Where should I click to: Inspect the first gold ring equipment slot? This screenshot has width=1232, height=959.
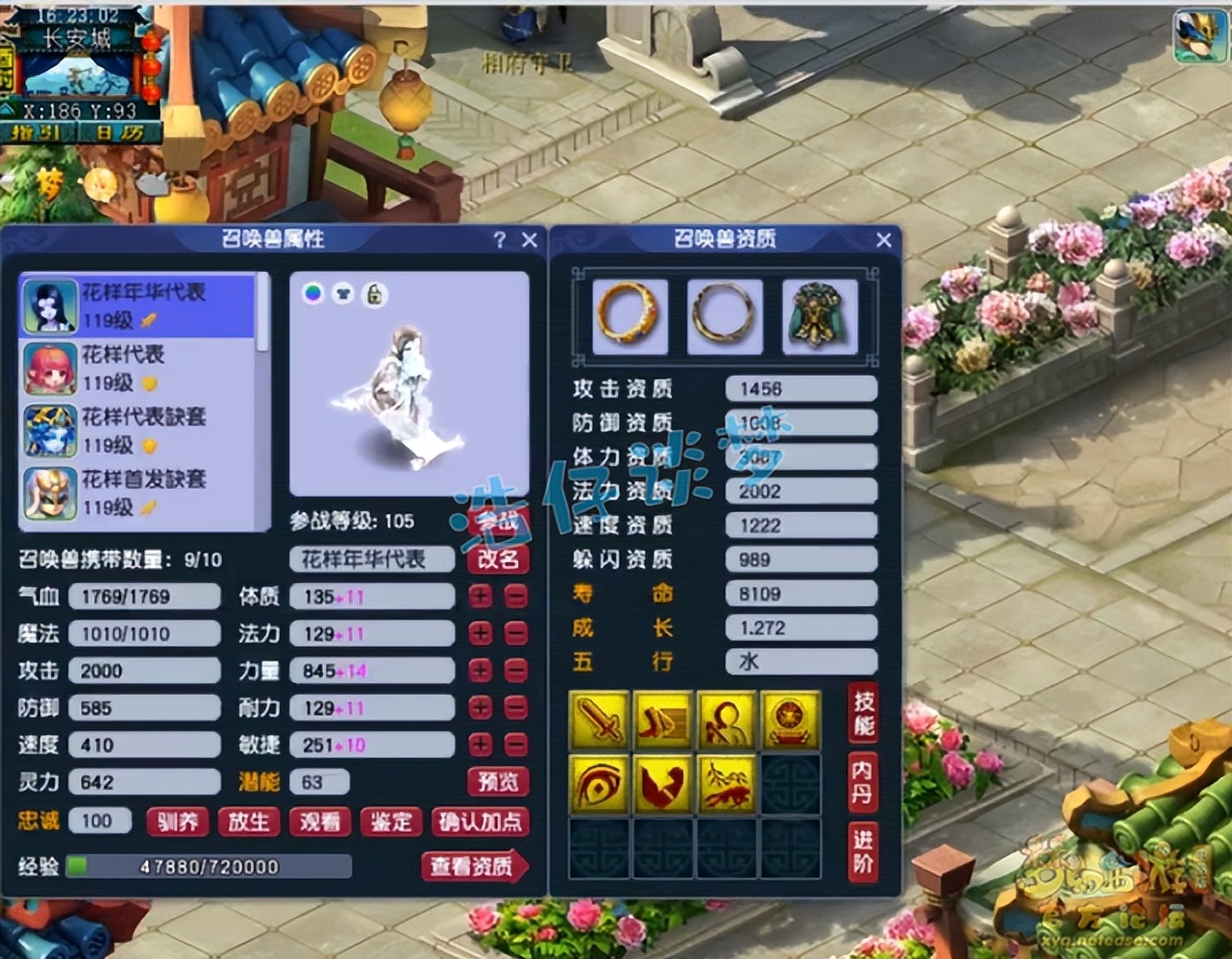coord(629,317)
